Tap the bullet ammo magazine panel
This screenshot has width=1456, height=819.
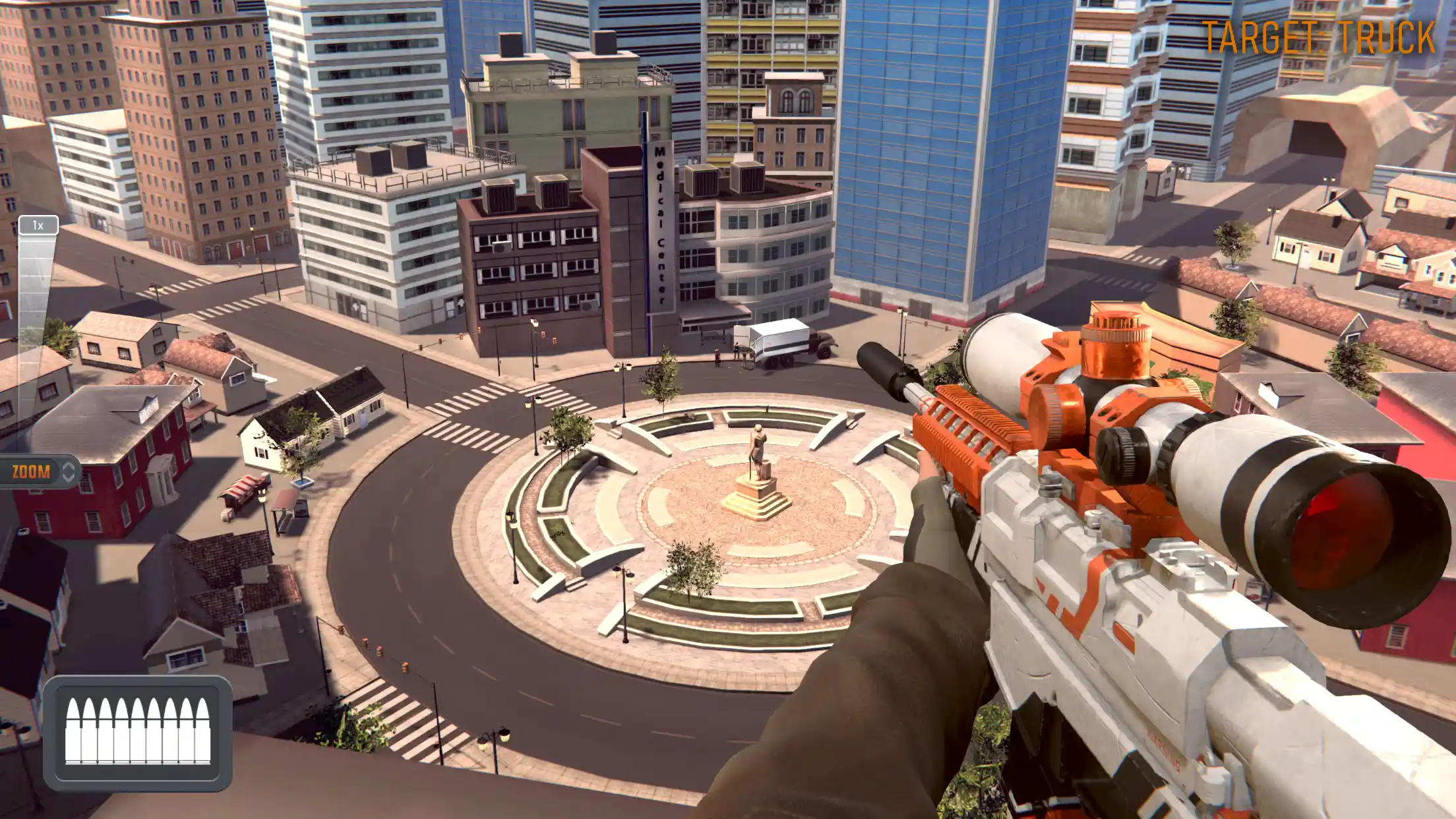(138, 729)
